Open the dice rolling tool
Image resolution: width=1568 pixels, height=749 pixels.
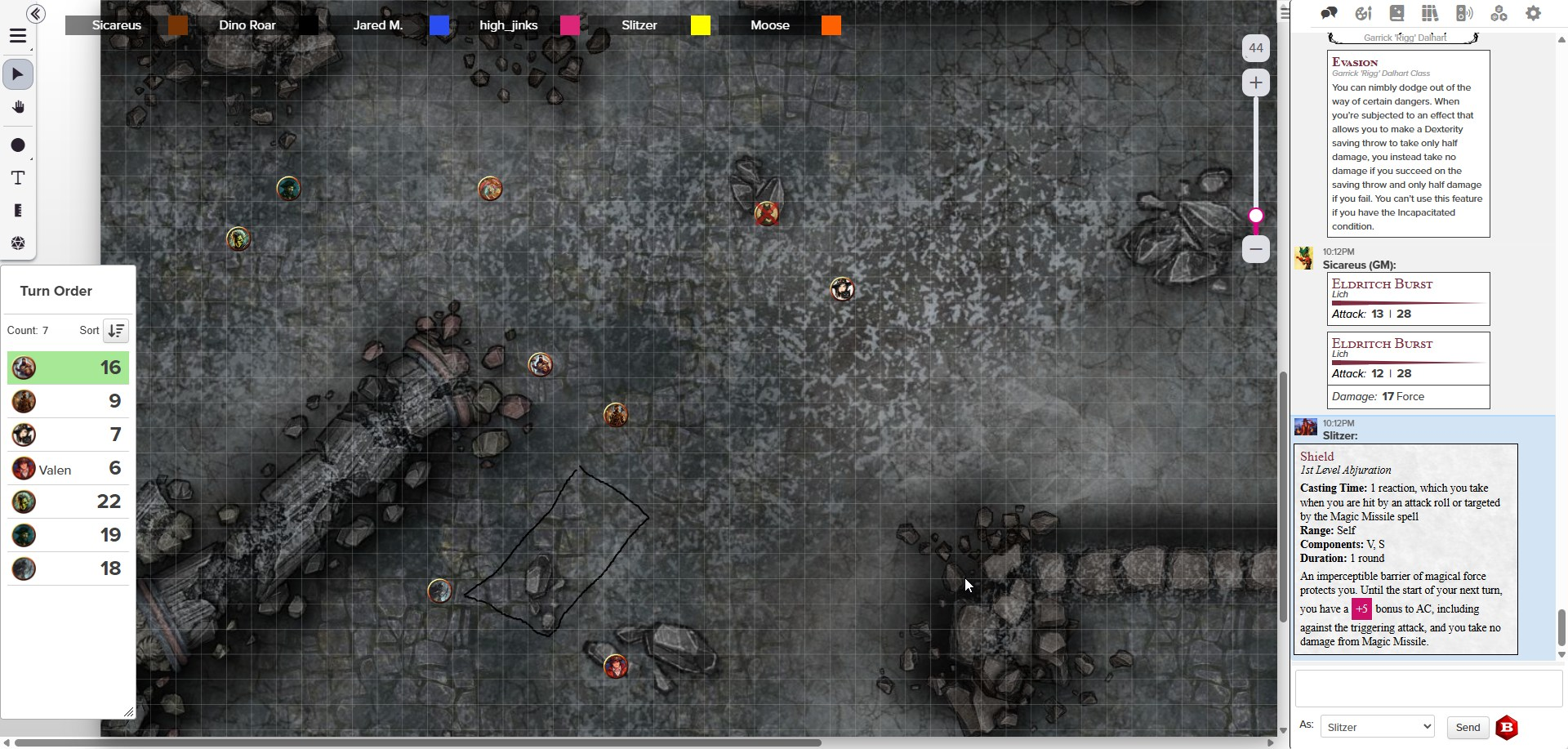tap(18, 243)
